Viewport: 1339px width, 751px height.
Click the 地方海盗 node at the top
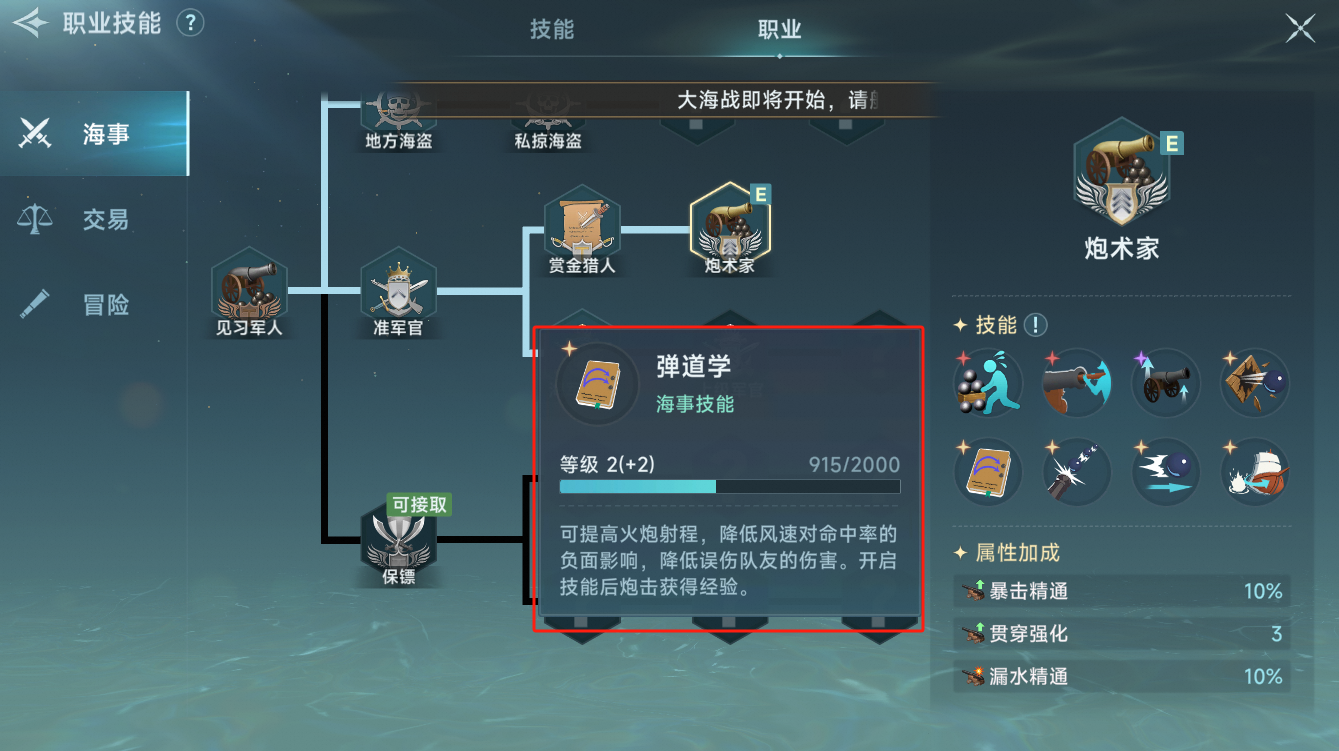click(397, 110)
